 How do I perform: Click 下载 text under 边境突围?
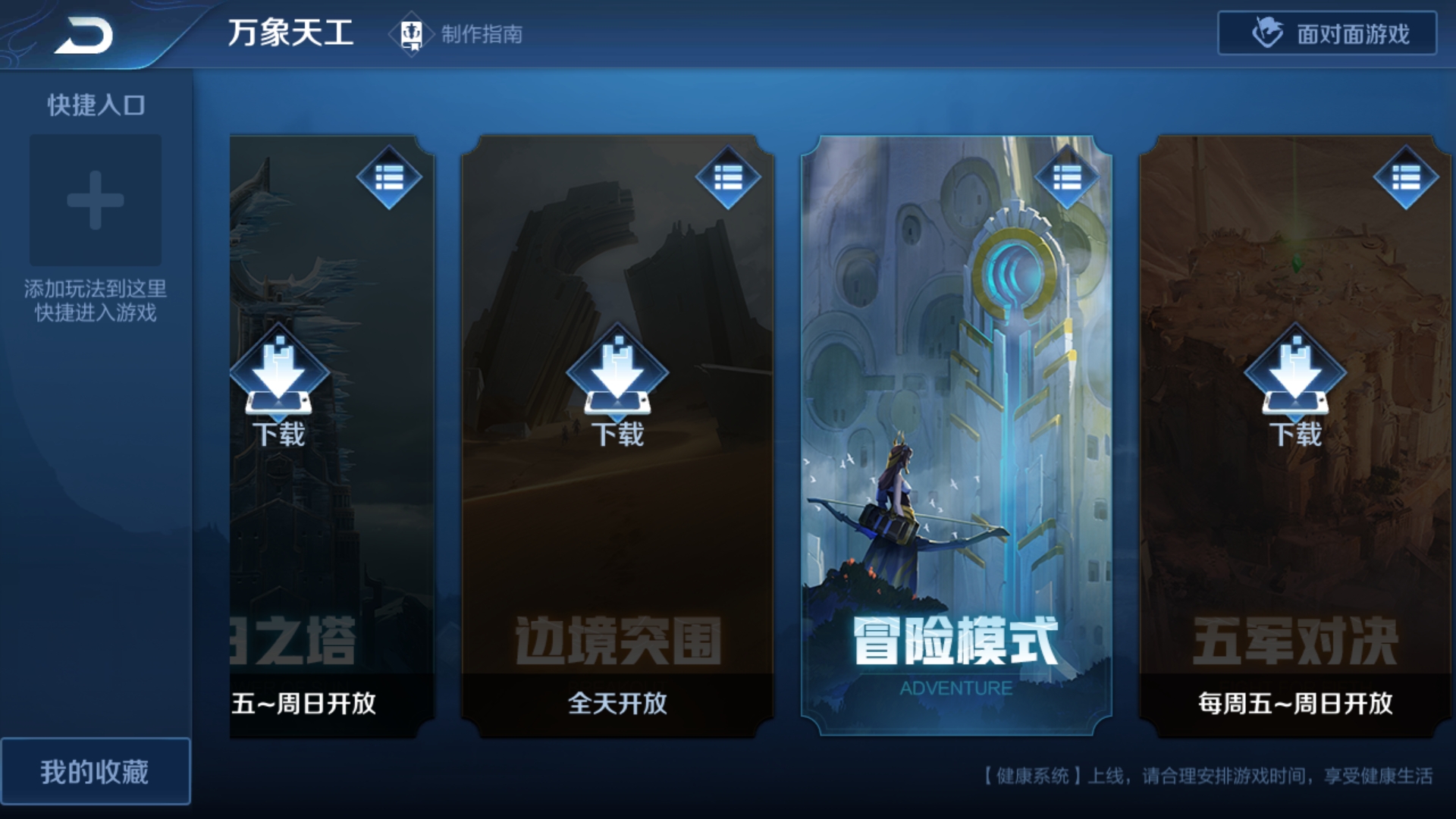click(618, 436)
